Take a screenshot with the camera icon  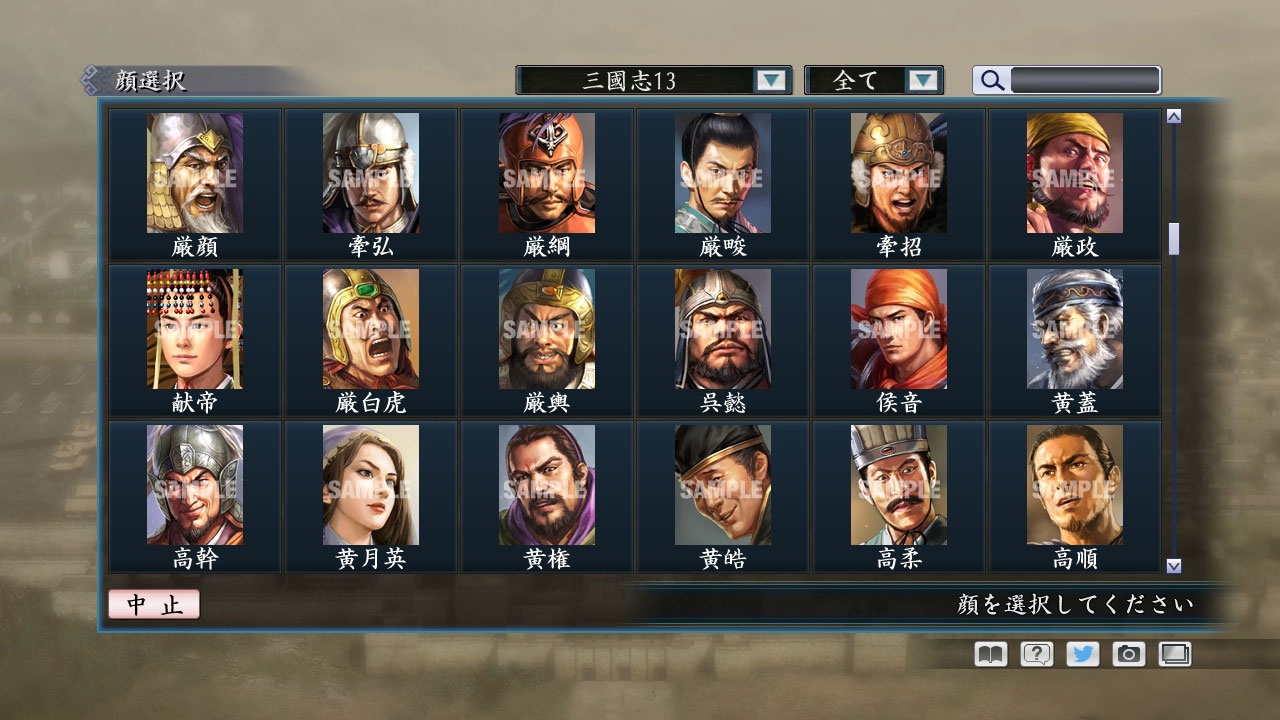click(x=1127, y=654)
